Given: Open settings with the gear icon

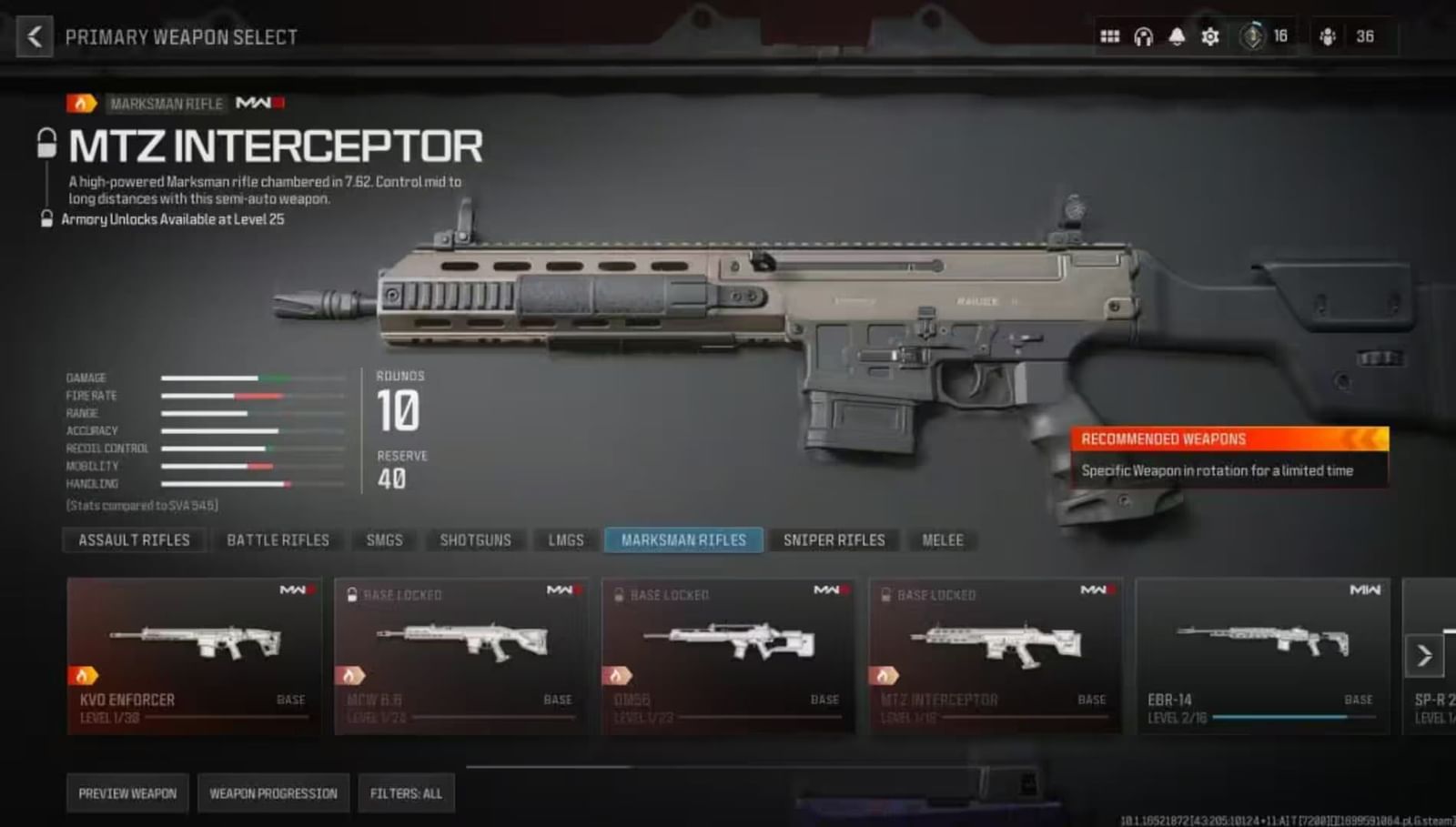Looking at the screenshot, I should [1210, 36].
